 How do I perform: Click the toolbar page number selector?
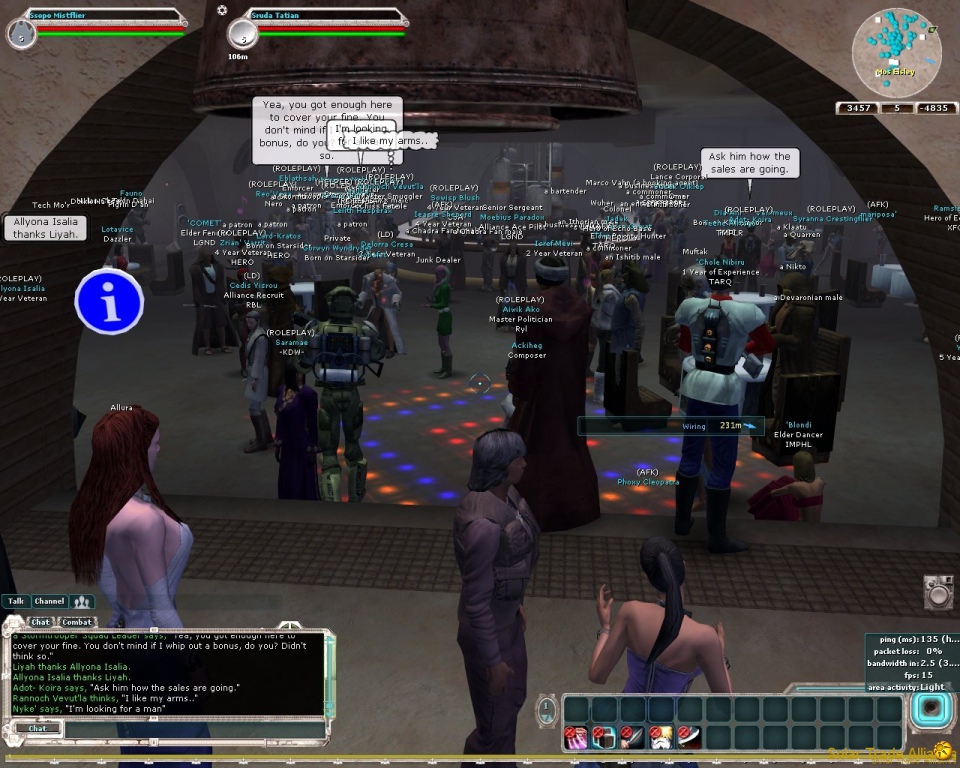[547, 711]
